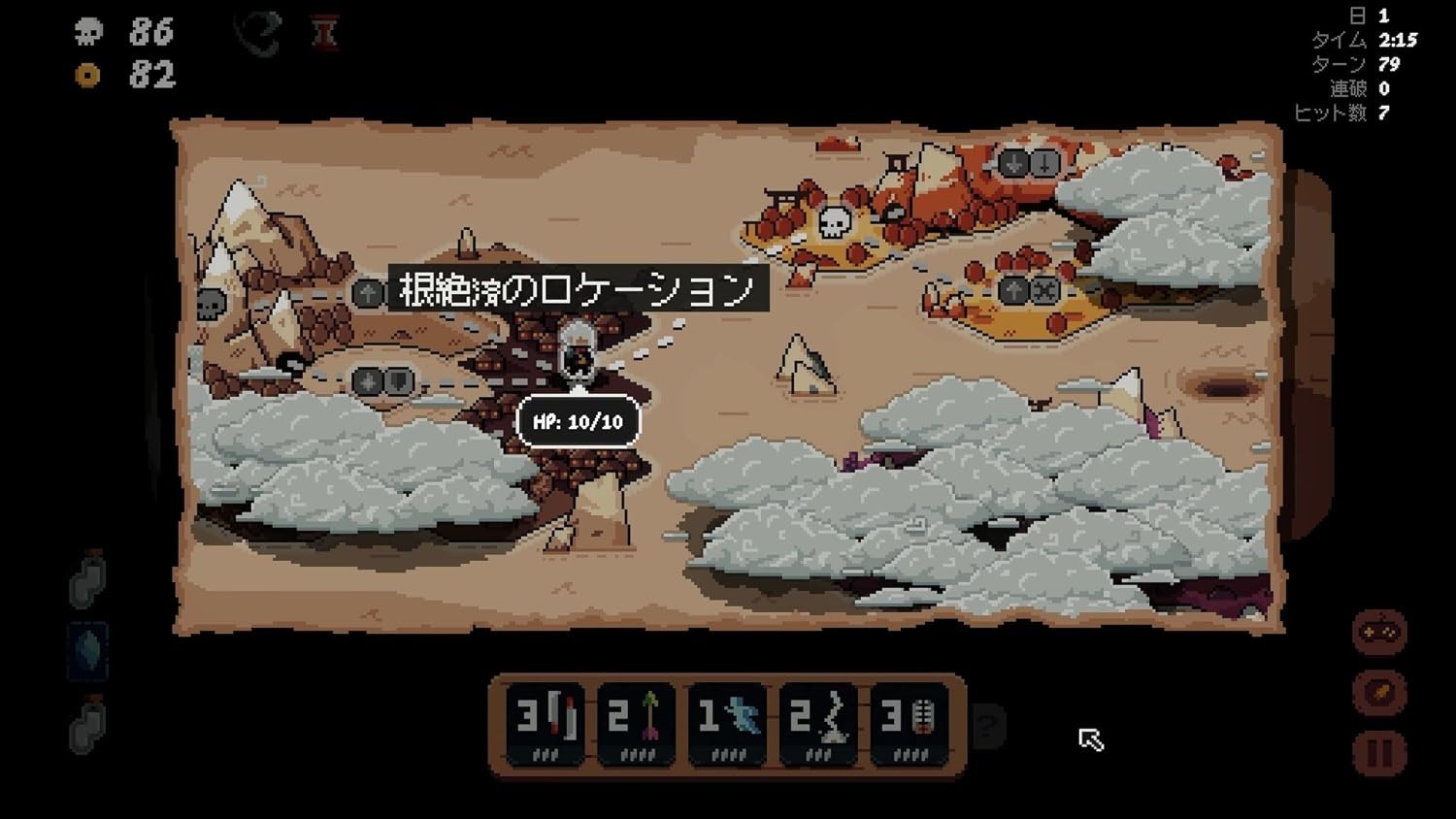Screen dimensions: 1456x819
Task: Click the gold coin counter below the skulls
Action: 87,77
